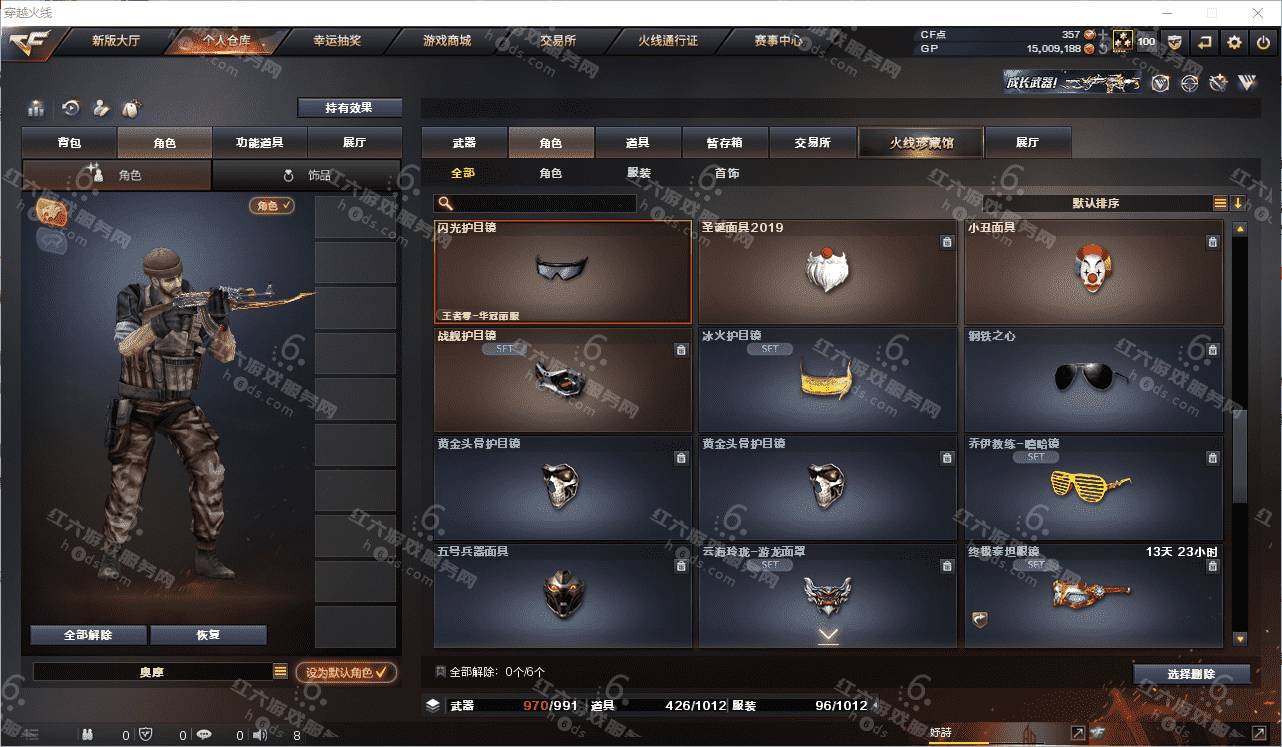
Task: Select the 饰品 accessories sub-tab
Action: click(x=307, y=175)
